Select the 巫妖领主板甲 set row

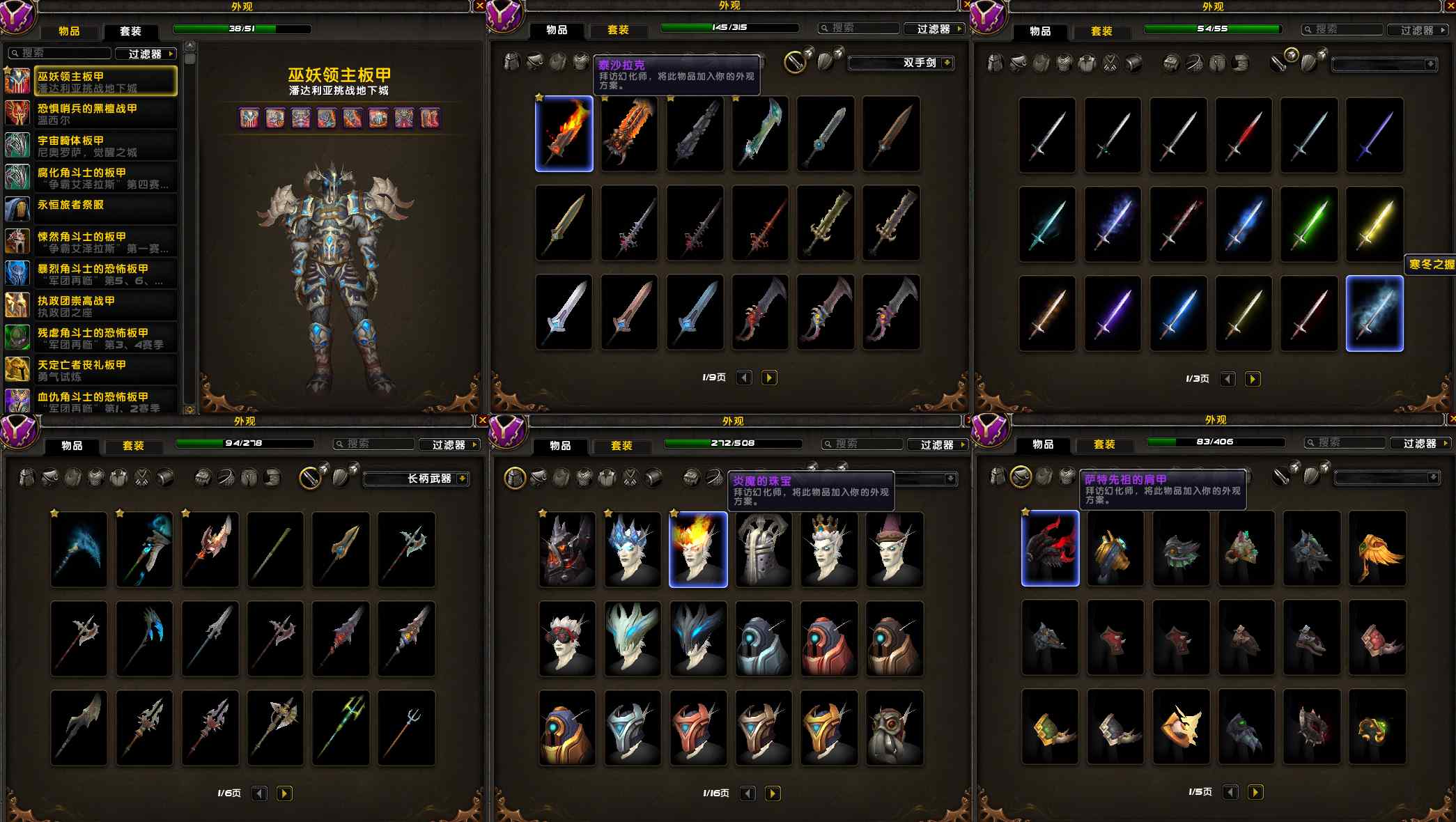(x=105, y=82)
